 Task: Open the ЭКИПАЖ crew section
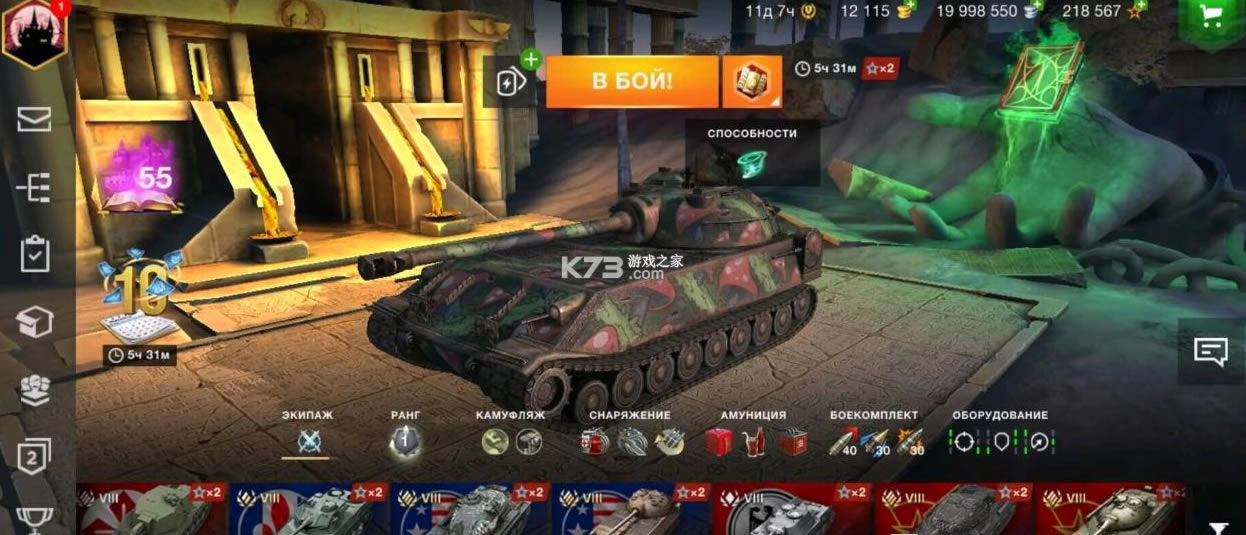click(x=307, y=441)
